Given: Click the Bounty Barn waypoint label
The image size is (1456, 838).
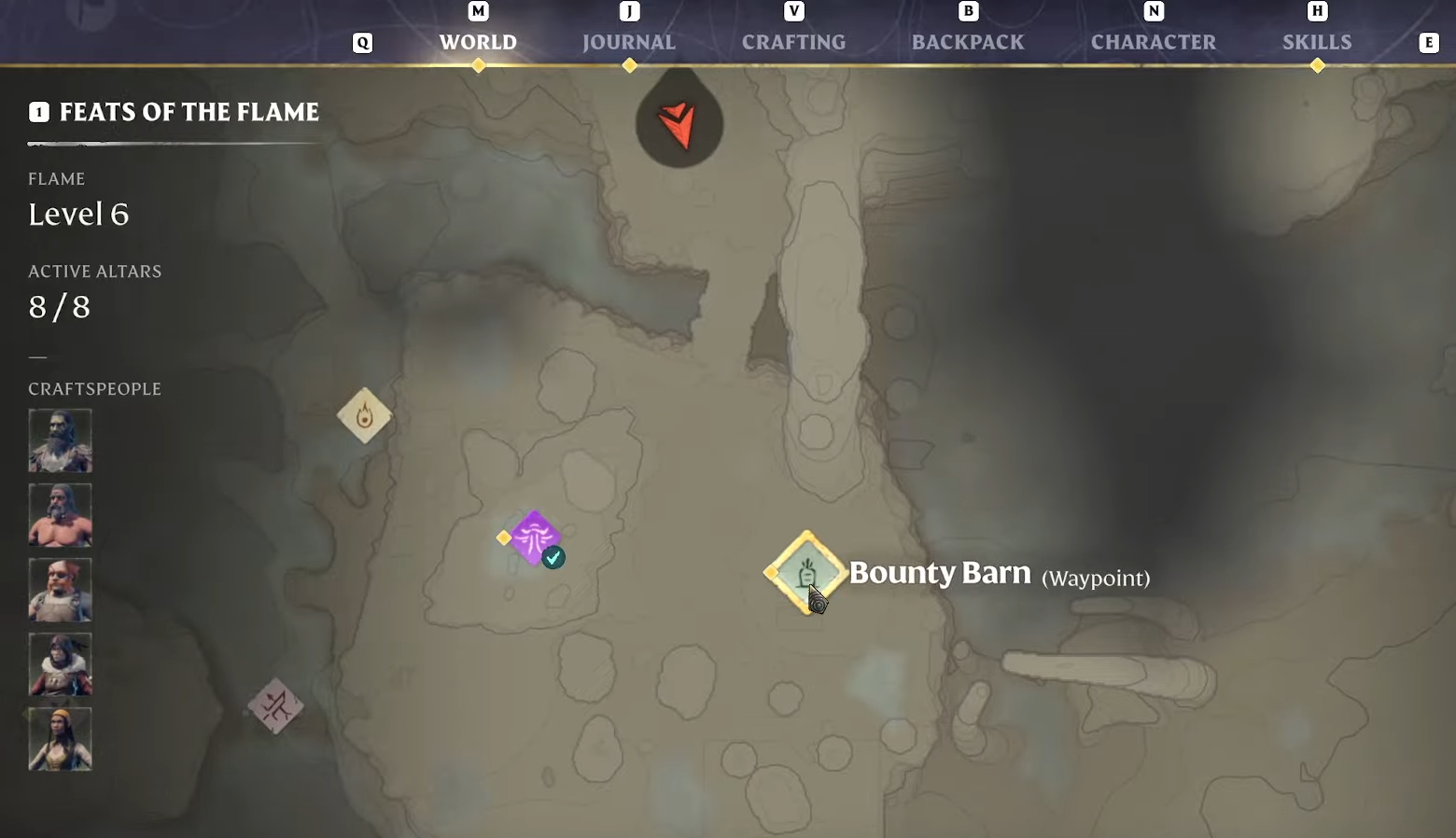Looking at the screenshot, I should click(940, 573).
